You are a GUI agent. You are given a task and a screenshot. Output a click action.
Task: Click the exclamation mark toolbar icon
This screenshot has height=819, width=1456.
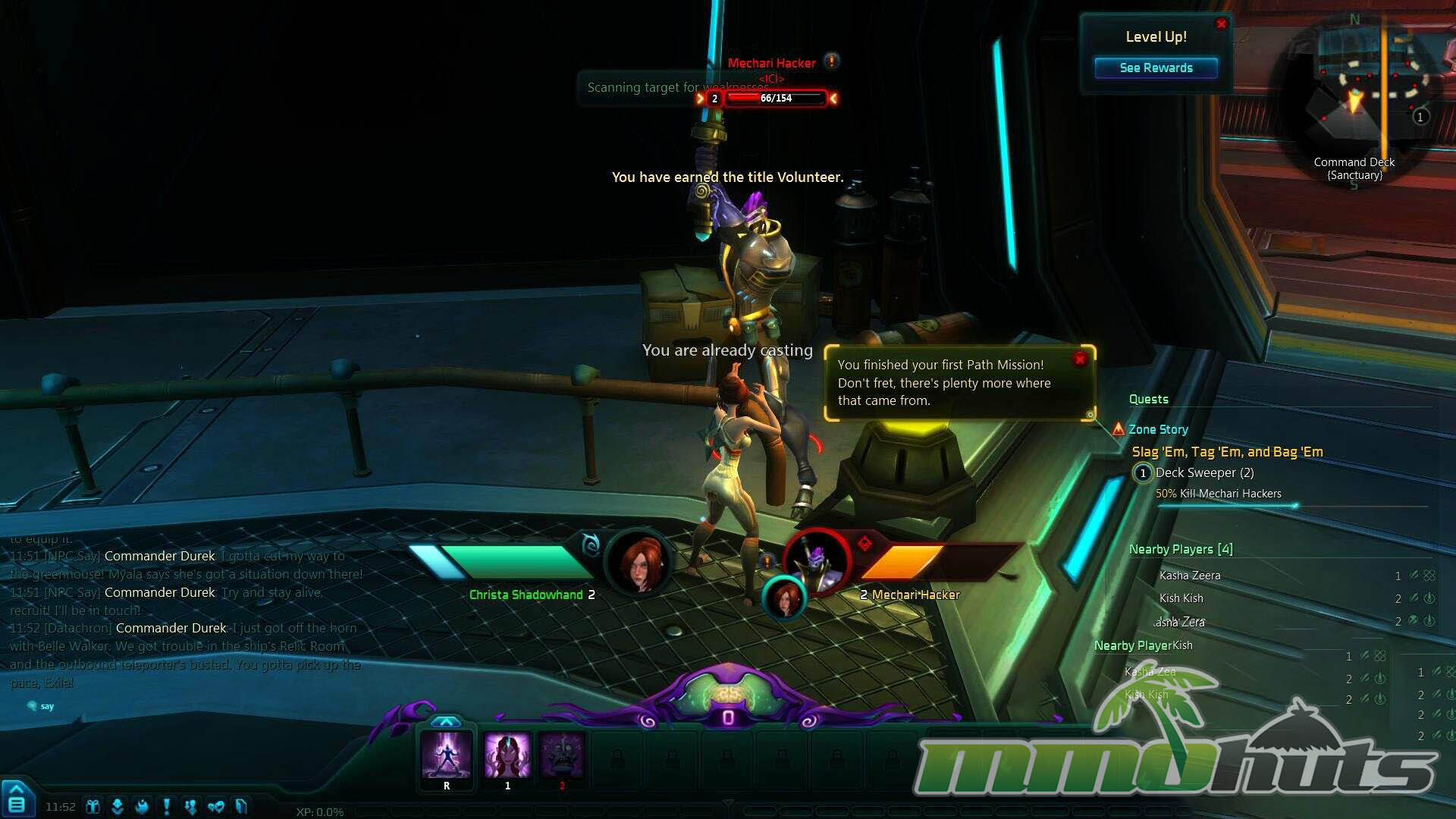click(x=166, y=806)
